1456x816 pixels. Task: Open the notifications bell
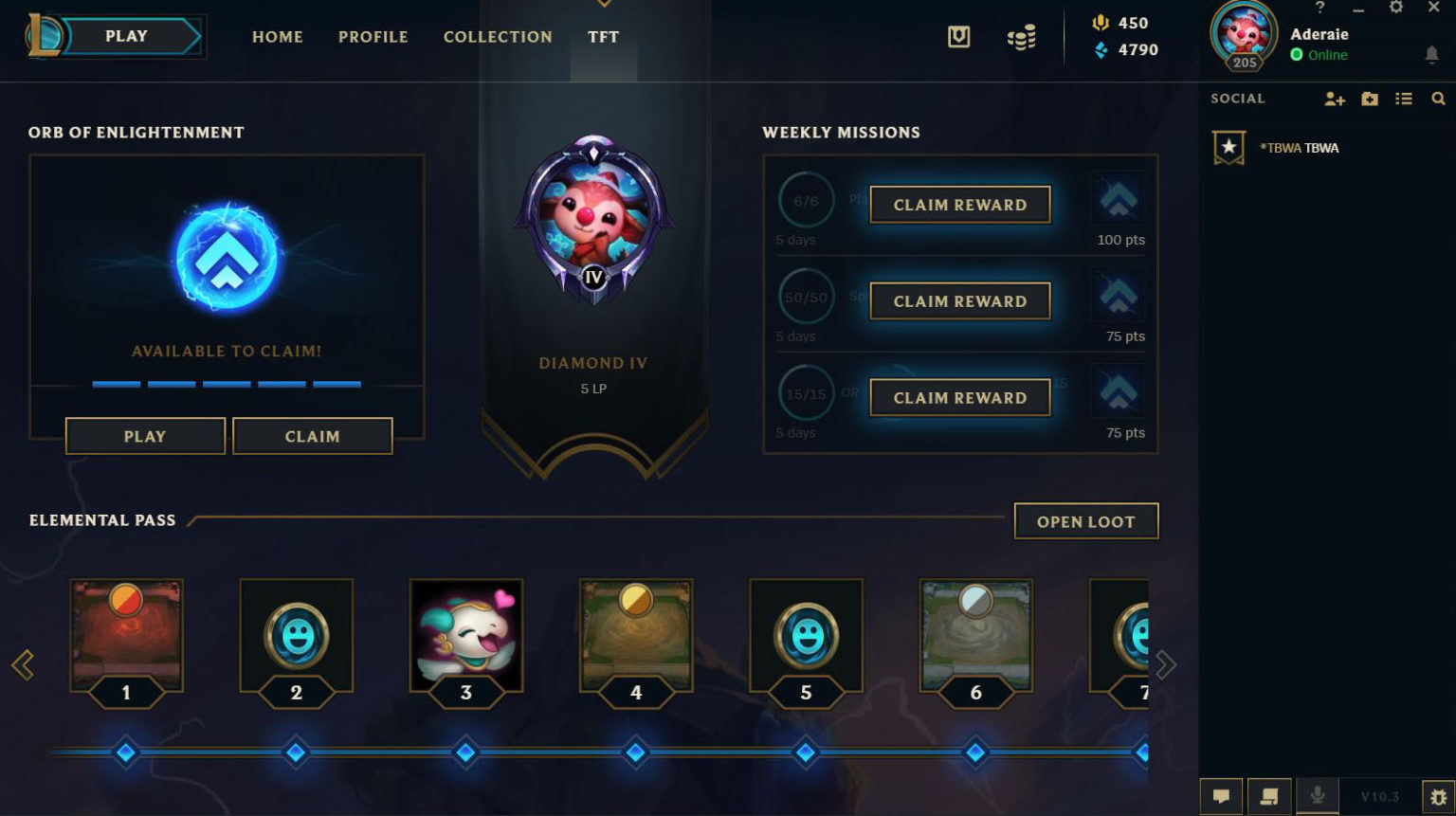(1431, 55)
